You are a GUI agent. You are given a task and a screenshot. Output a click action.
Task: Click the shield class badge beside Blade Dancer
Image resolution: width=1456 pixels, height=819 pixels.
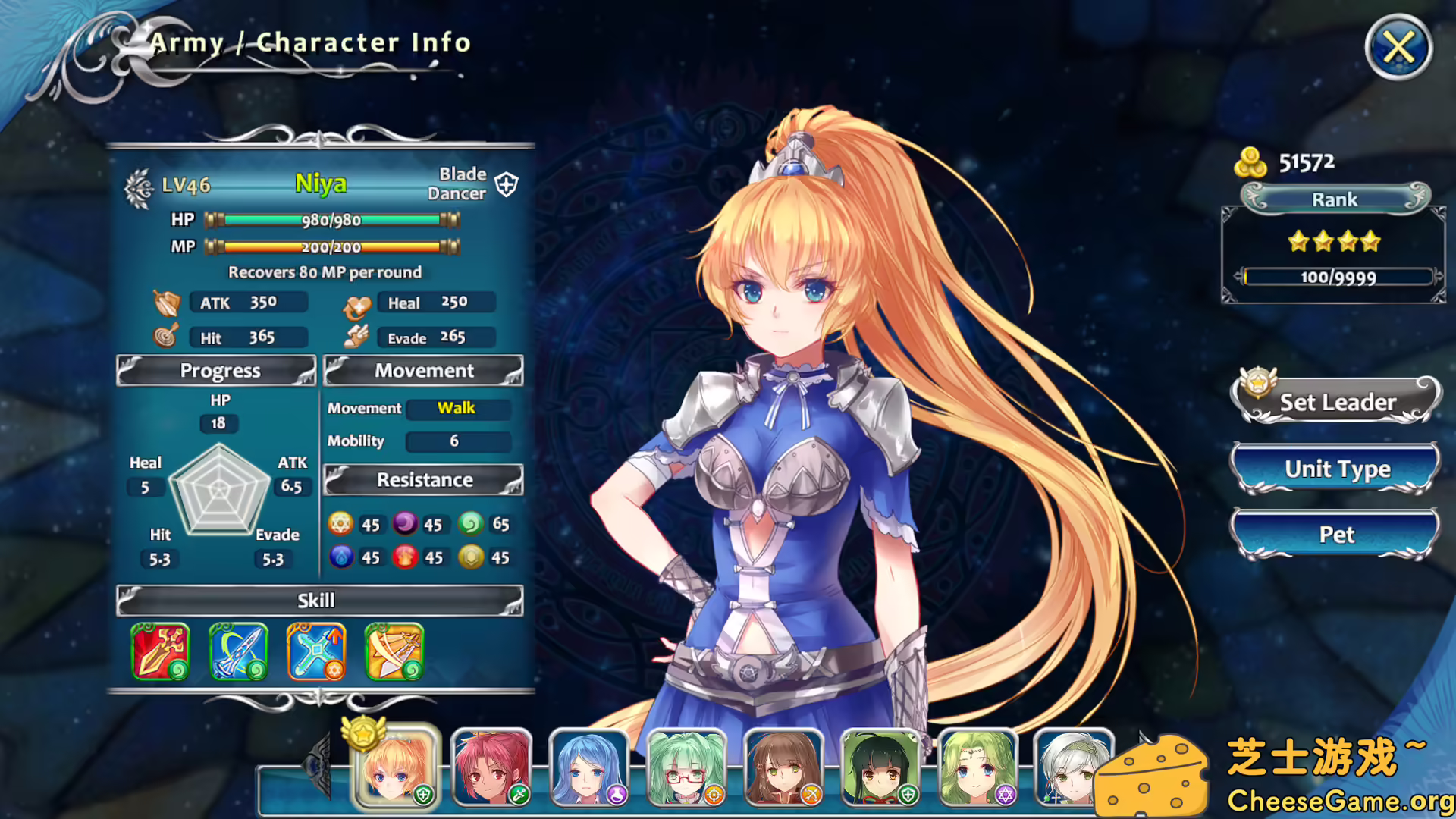[507, 184]
